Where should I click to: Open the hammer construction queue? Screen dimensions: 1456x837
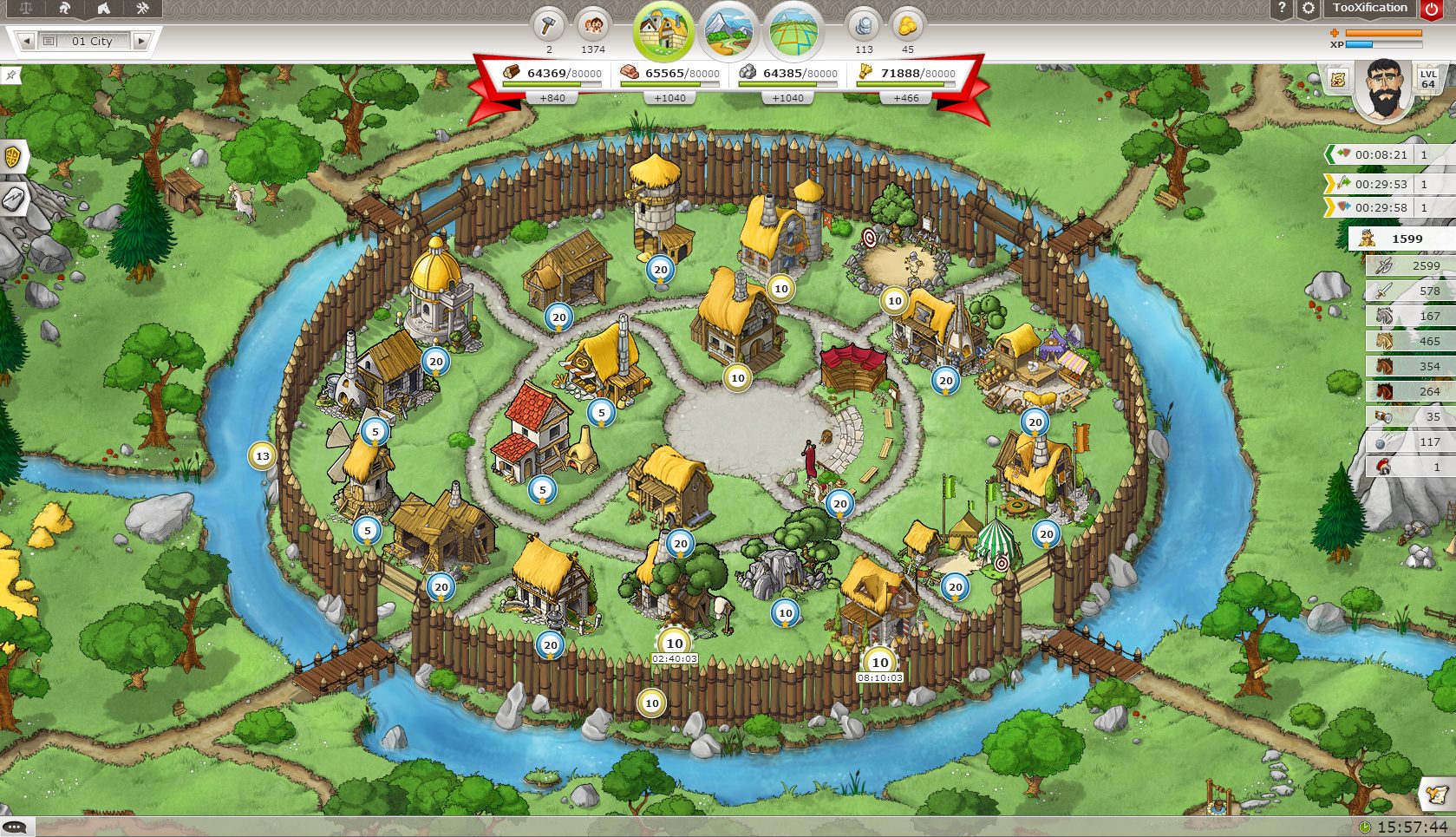(548, 25)
